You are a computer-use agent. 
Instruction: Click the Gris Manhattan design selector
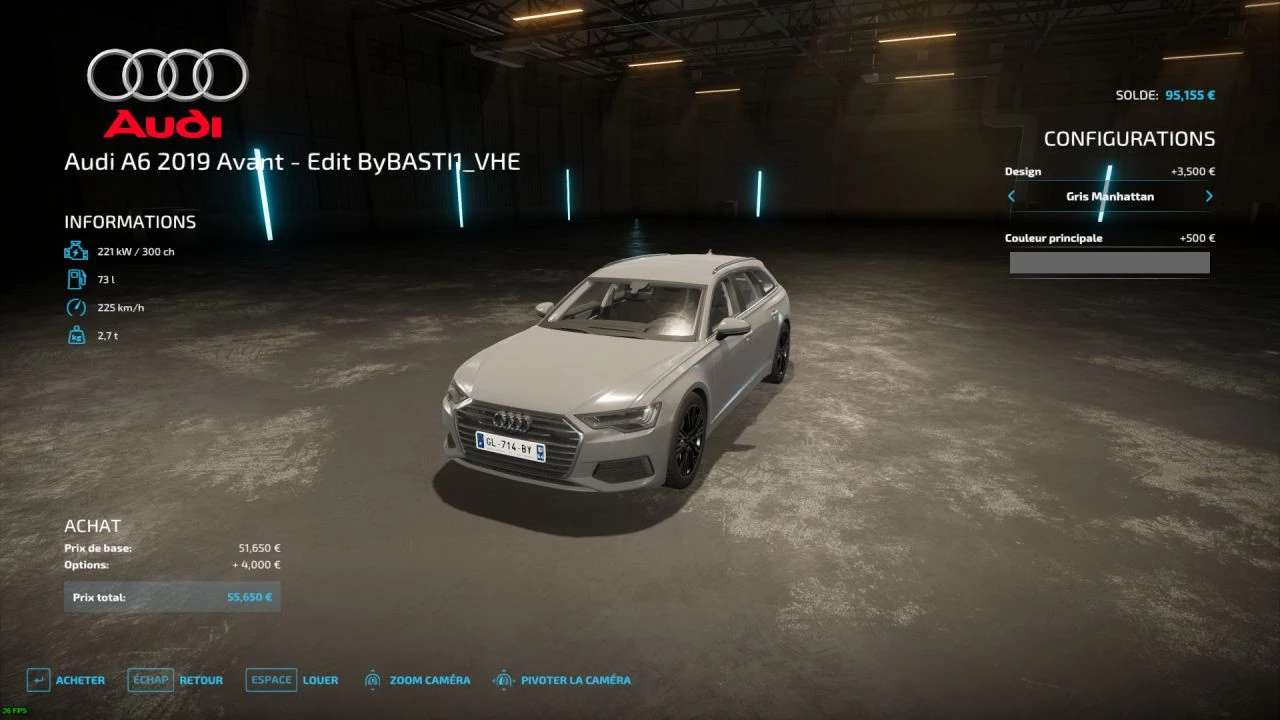1109,197
